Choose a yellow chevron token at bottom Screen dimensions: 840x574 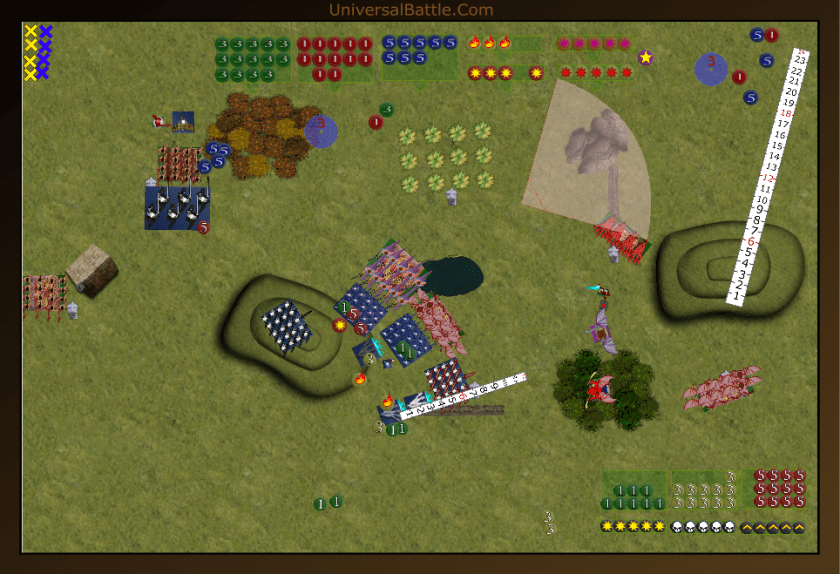click(771, 527)
